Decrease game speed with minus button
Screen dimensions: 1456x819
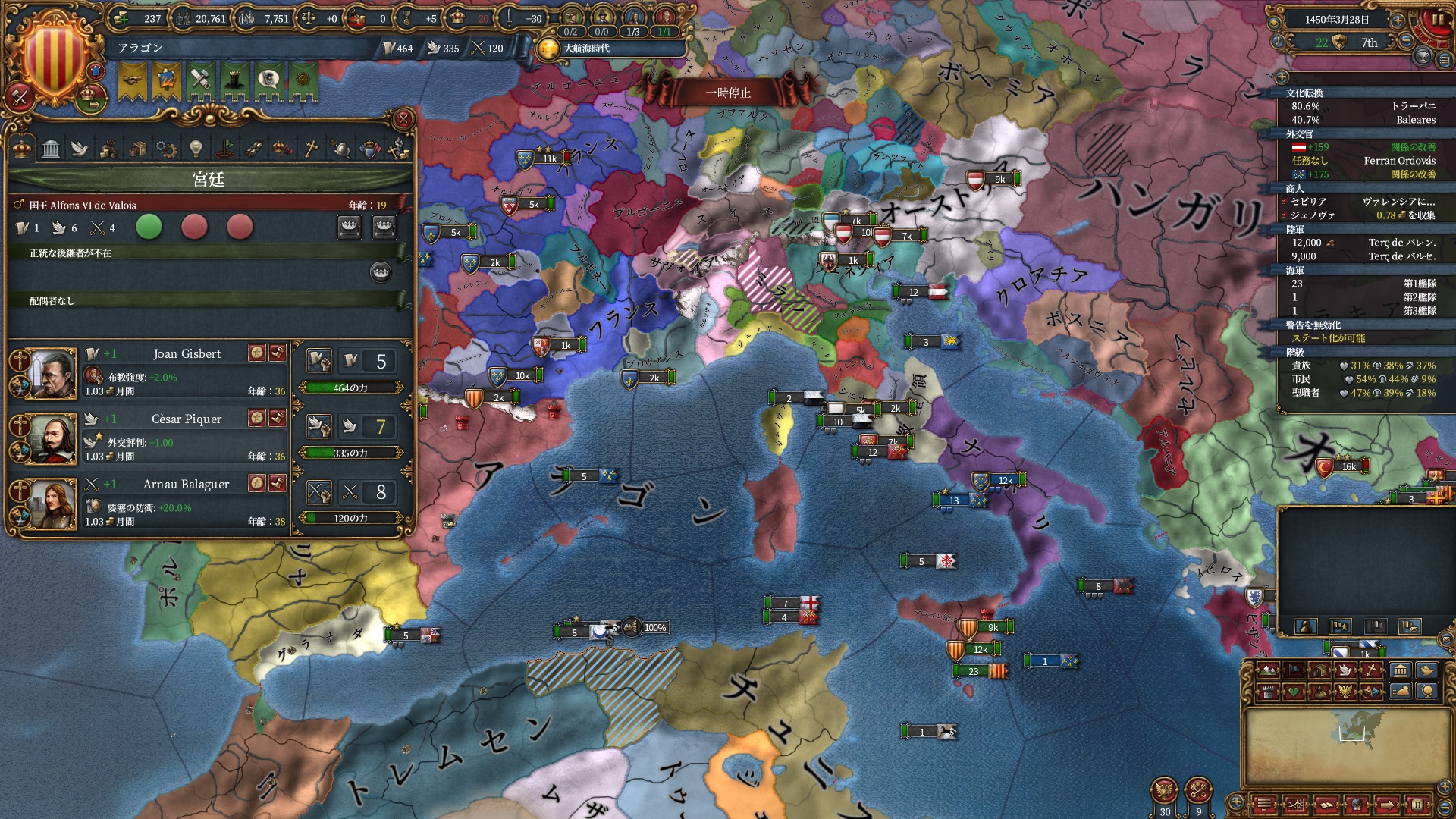click(1405, 42)
